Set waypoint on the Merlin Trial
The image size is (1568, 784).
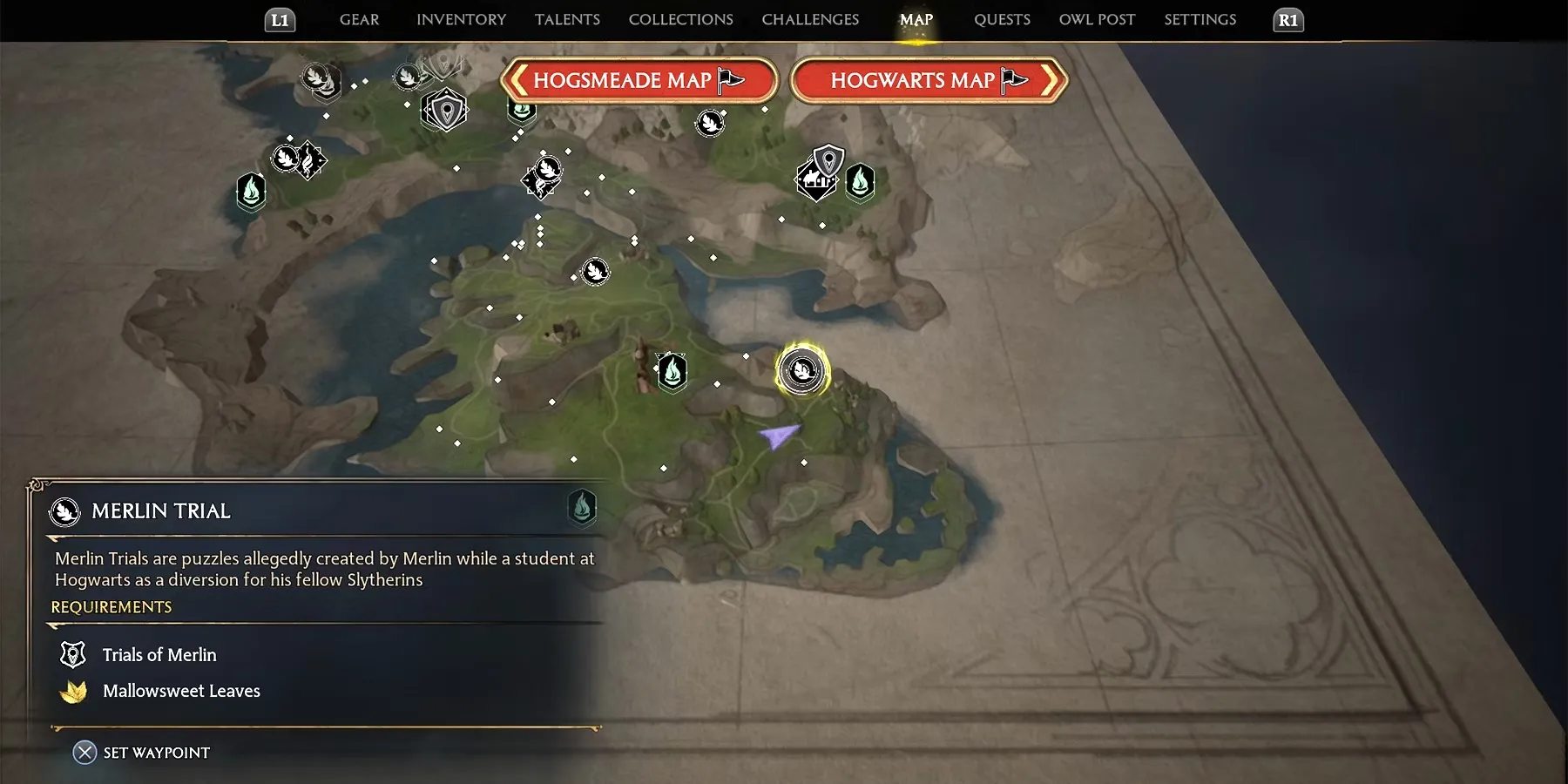click(x=142, y=753)
